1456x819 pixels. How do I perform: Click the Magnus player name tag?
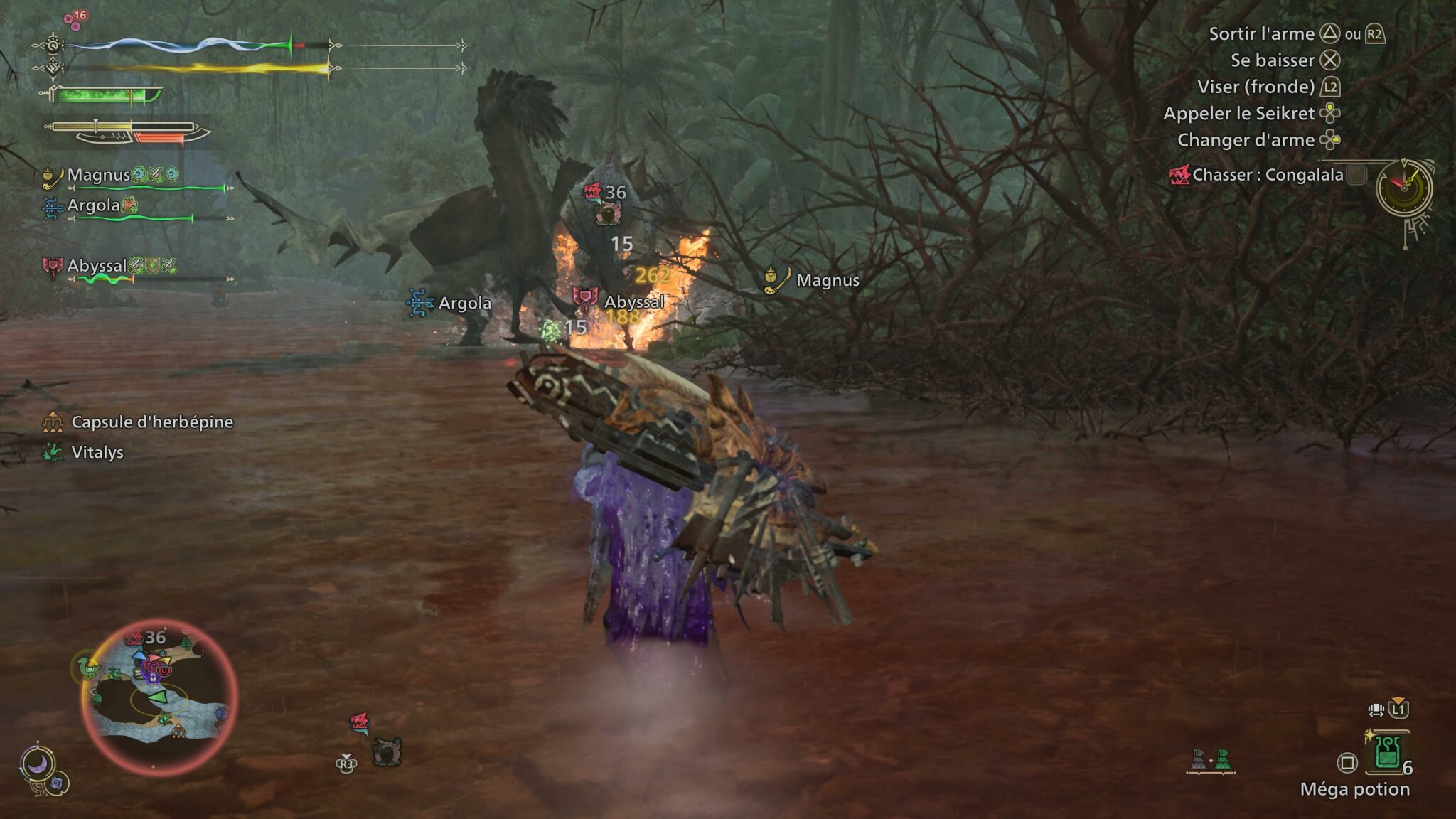tap(827, 280)
